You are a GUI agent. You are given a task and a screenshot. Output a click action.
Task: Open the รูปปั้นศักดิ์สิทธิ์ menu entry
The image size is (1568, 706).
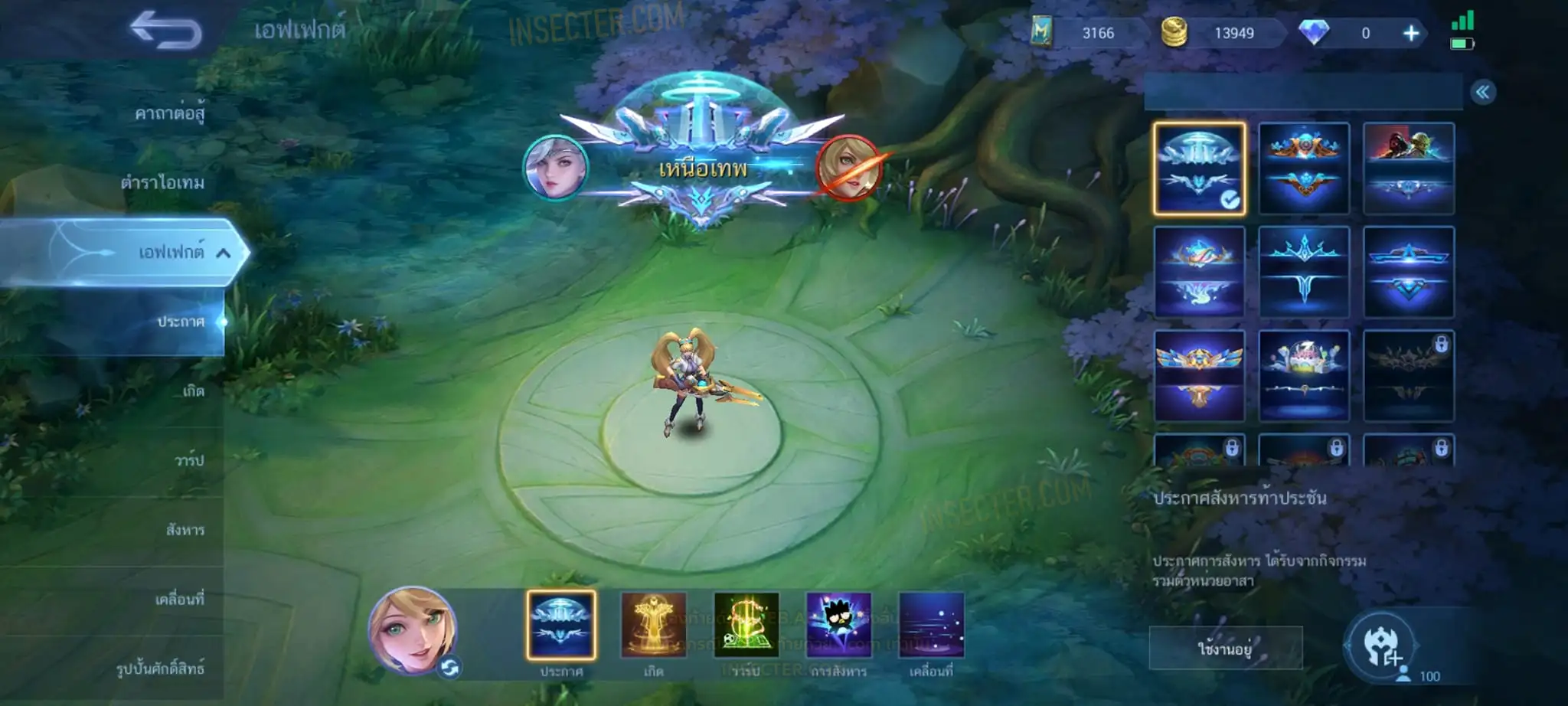coord(160,668)
